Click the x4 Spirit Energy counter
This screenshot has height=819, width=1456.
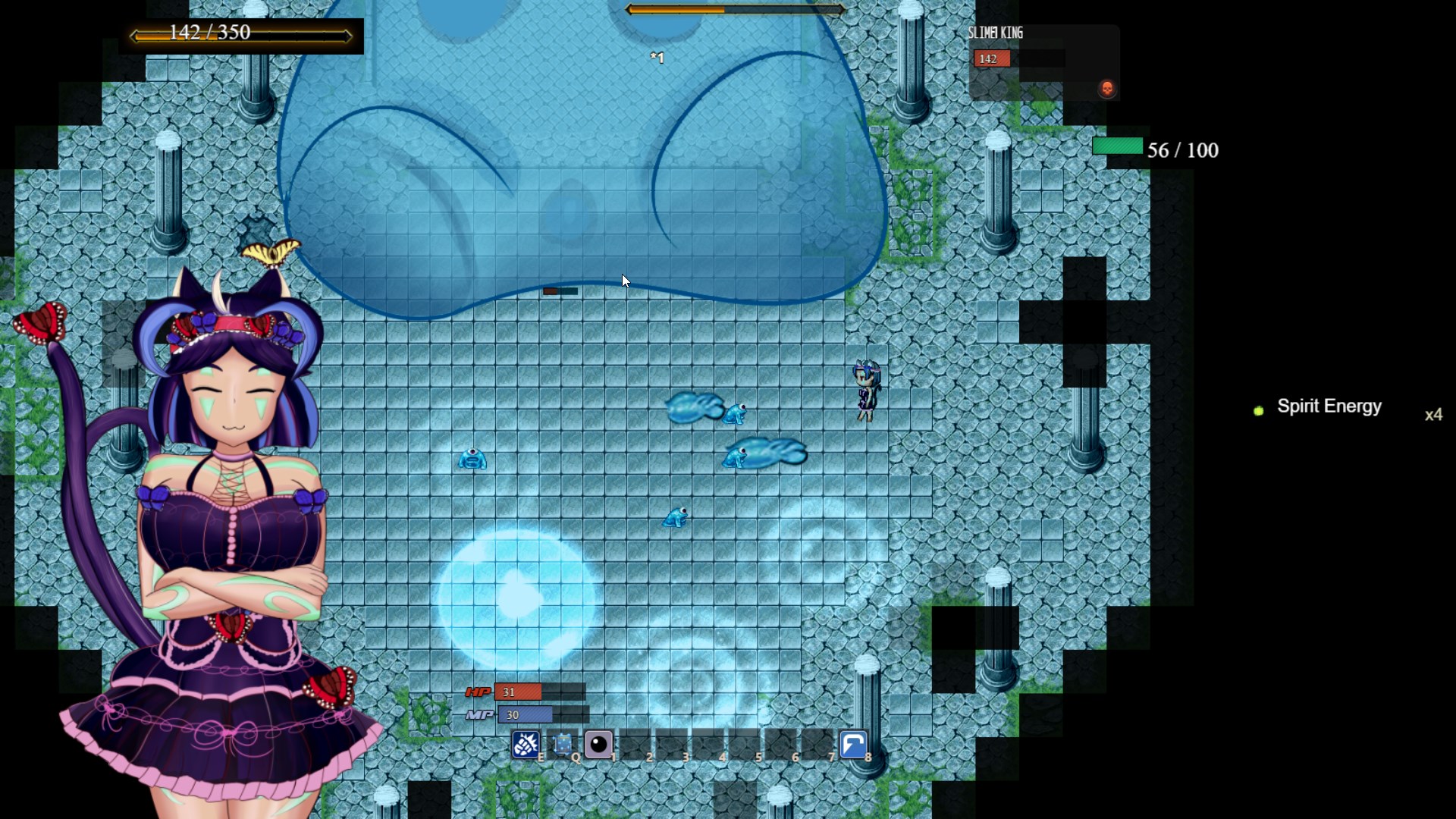click(1434, 415)
